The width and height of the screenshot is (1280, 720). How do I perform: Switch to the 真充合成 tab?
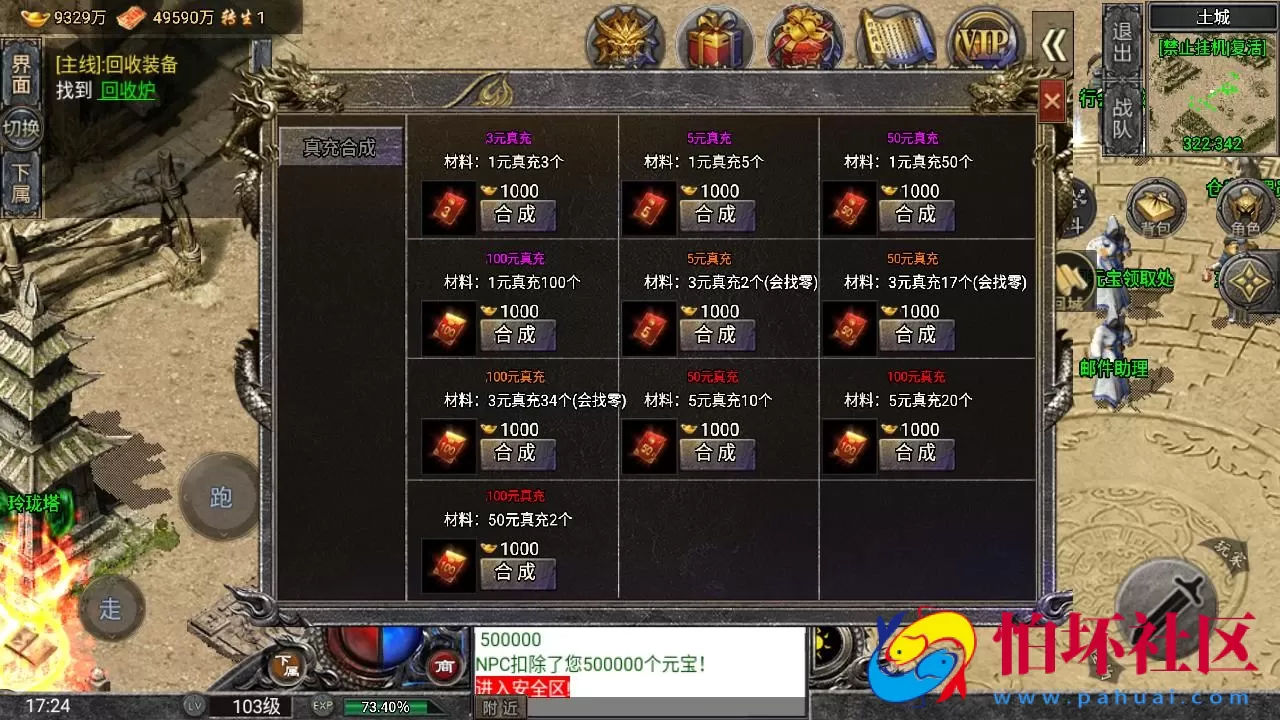(x=341, y=145)
